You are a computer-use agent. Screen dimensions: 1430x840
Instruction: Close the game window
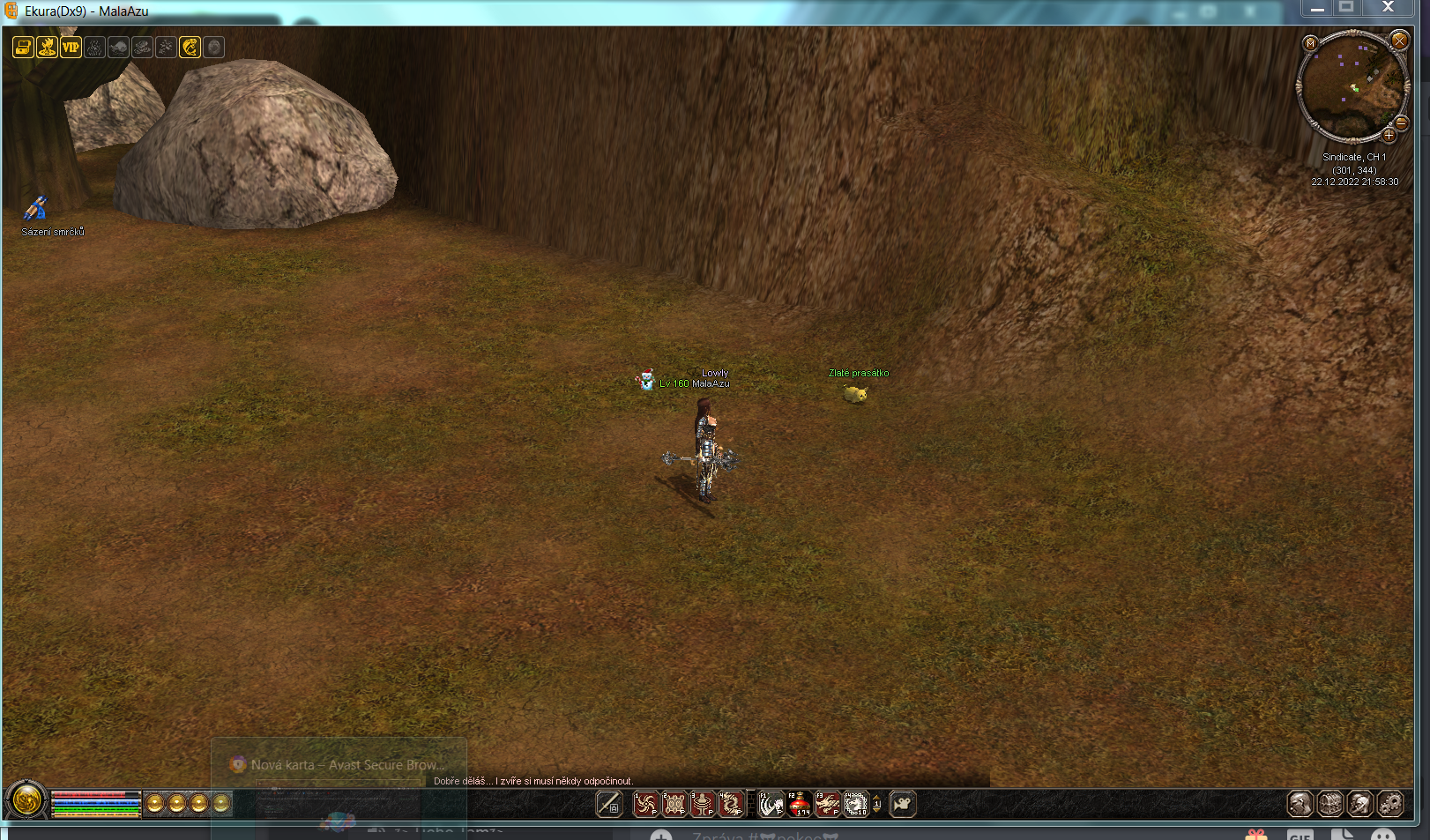(x=1388, y=8)
